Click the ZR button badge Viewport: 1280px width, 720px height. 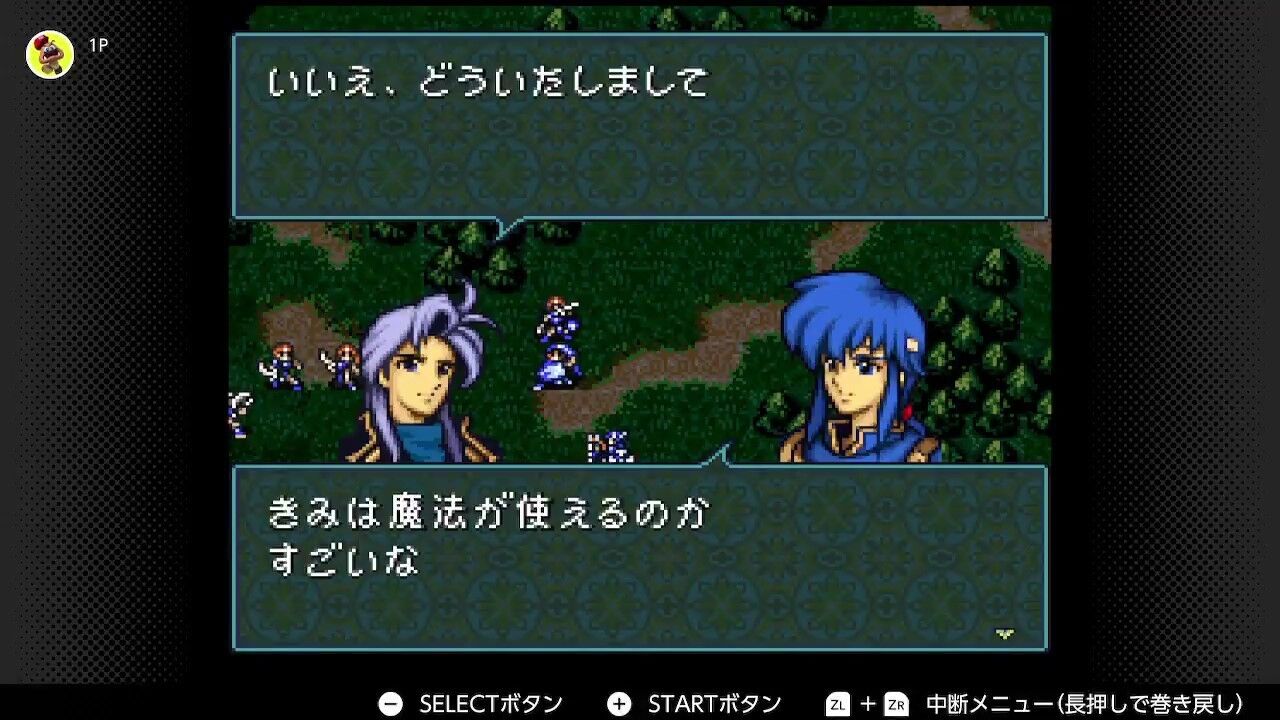tap(897, 703)
